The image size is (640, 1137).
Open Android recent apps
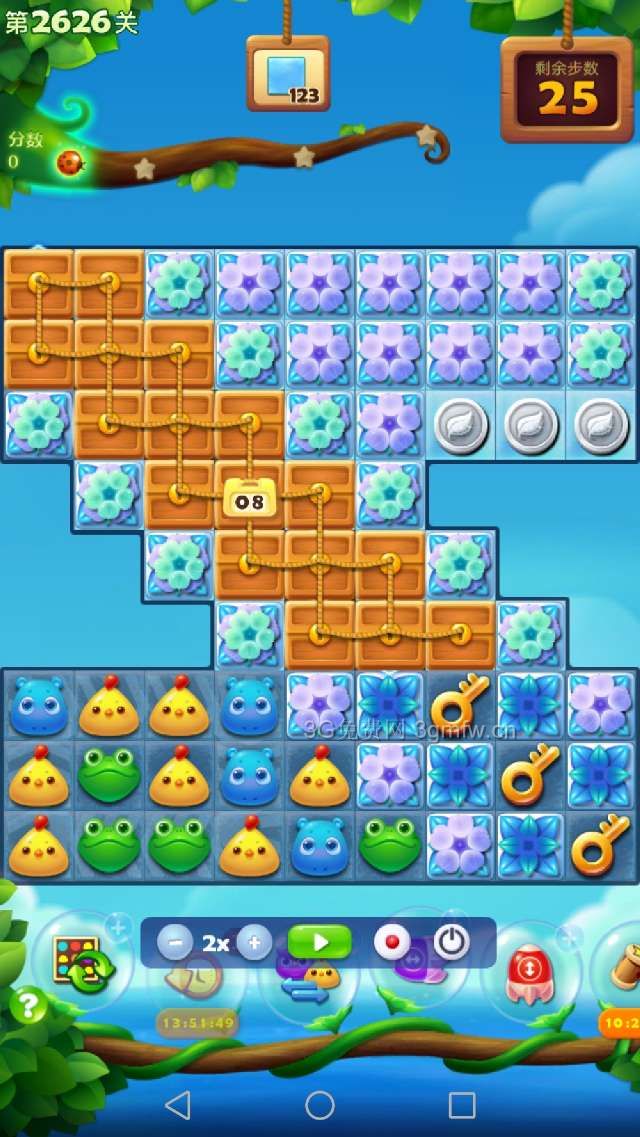(461, 1104)
